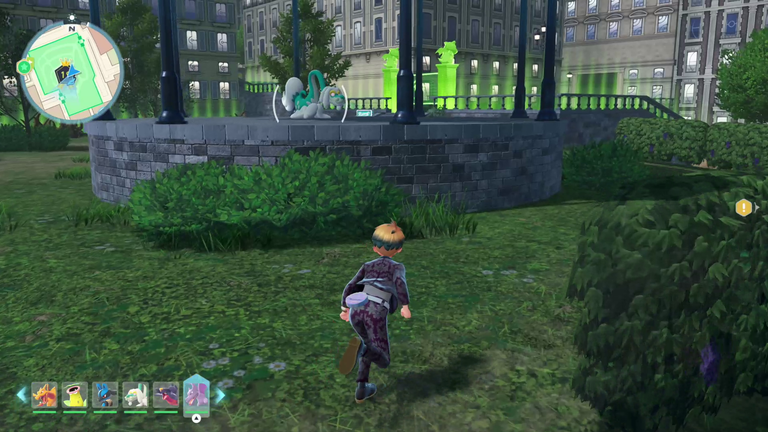Viewport: 768px width, 432px height.
Task: Choose the highlighted purple Pokémon slot
Action: click(196, 394)
